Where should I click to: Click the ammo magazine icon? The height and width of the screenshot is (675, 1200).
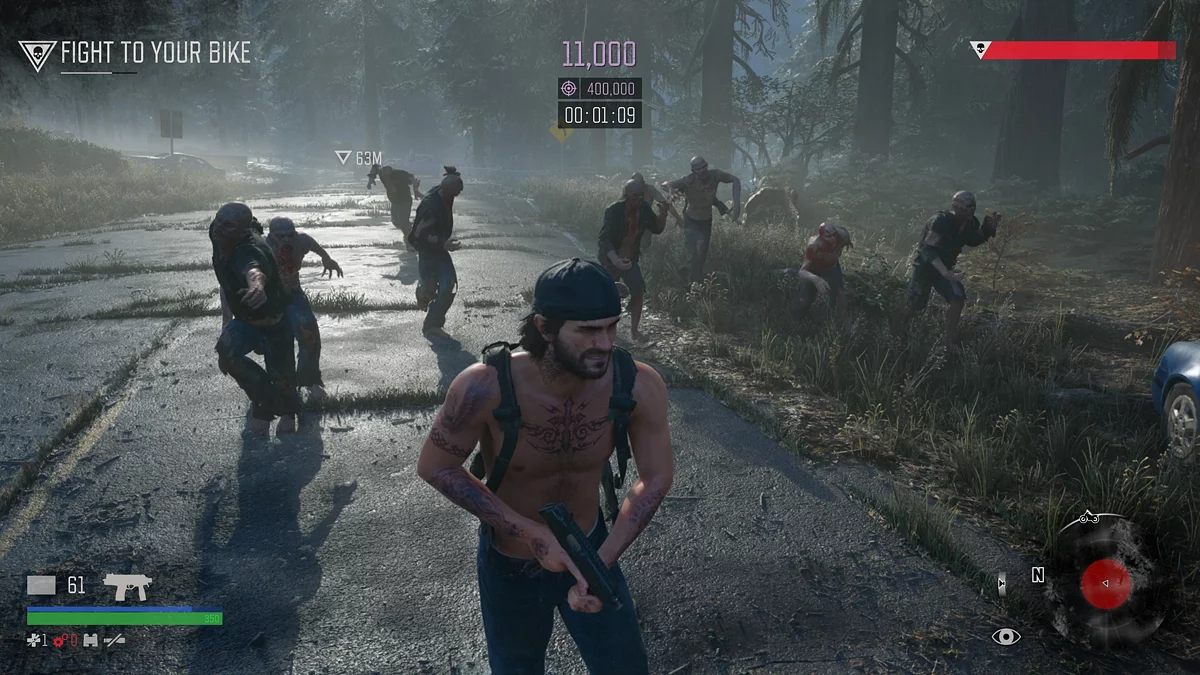coord(41,586)
